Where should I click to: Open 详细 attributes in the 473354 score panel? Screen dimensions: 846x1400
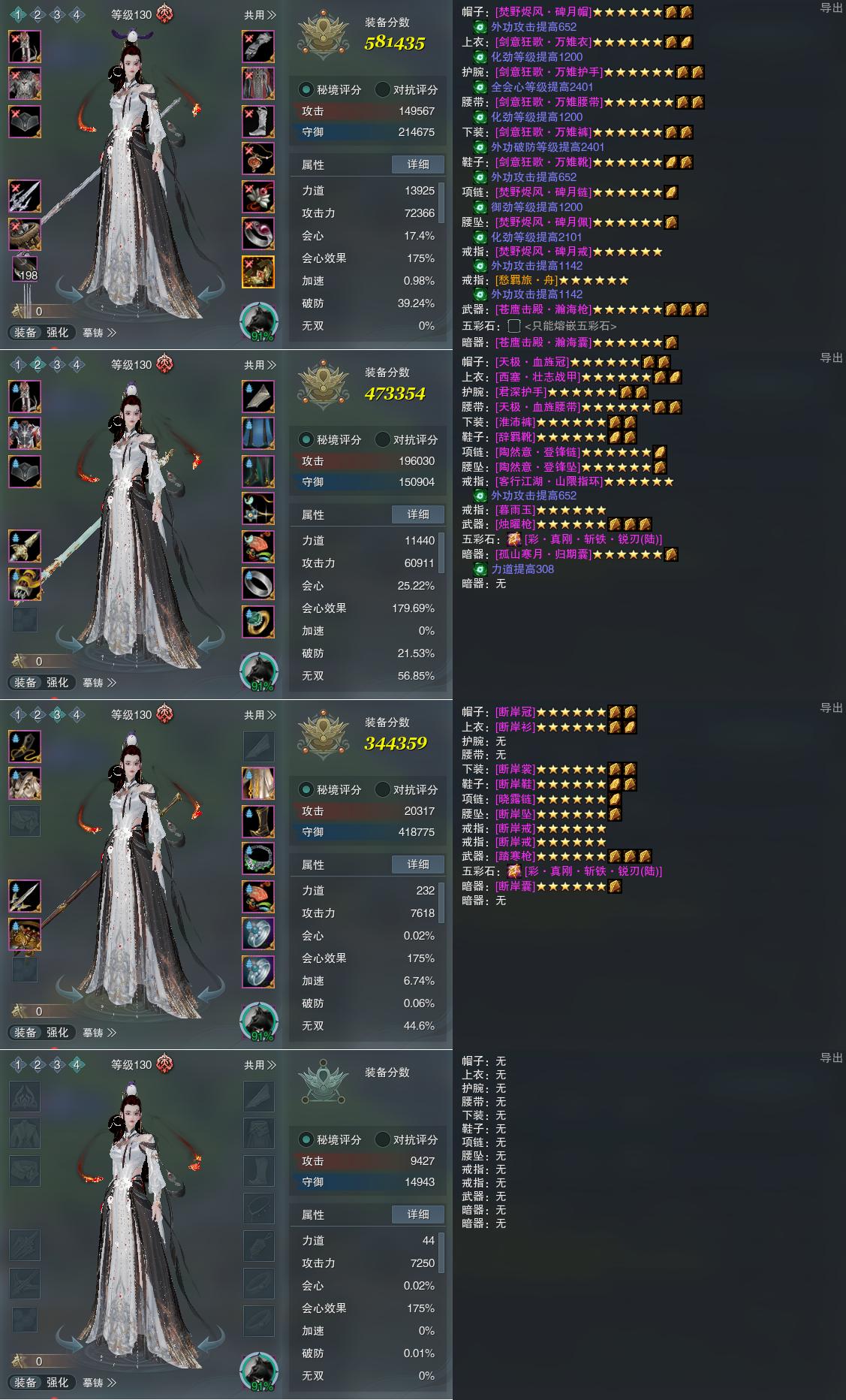click(x=418, y=514)
